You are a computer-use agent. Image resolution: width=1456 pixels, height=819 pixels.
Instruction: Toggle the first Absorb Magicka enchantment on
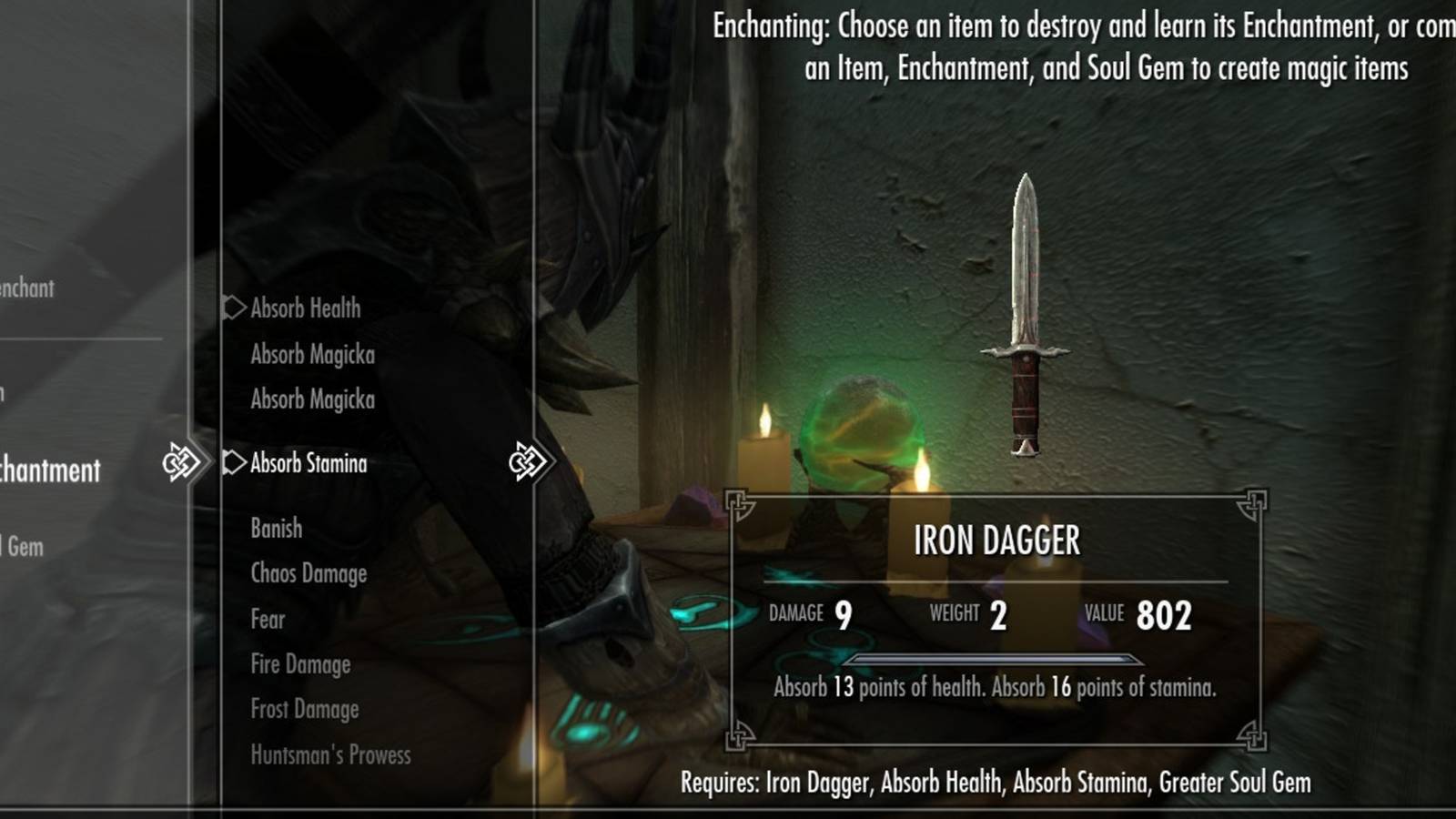pos(312,355)
